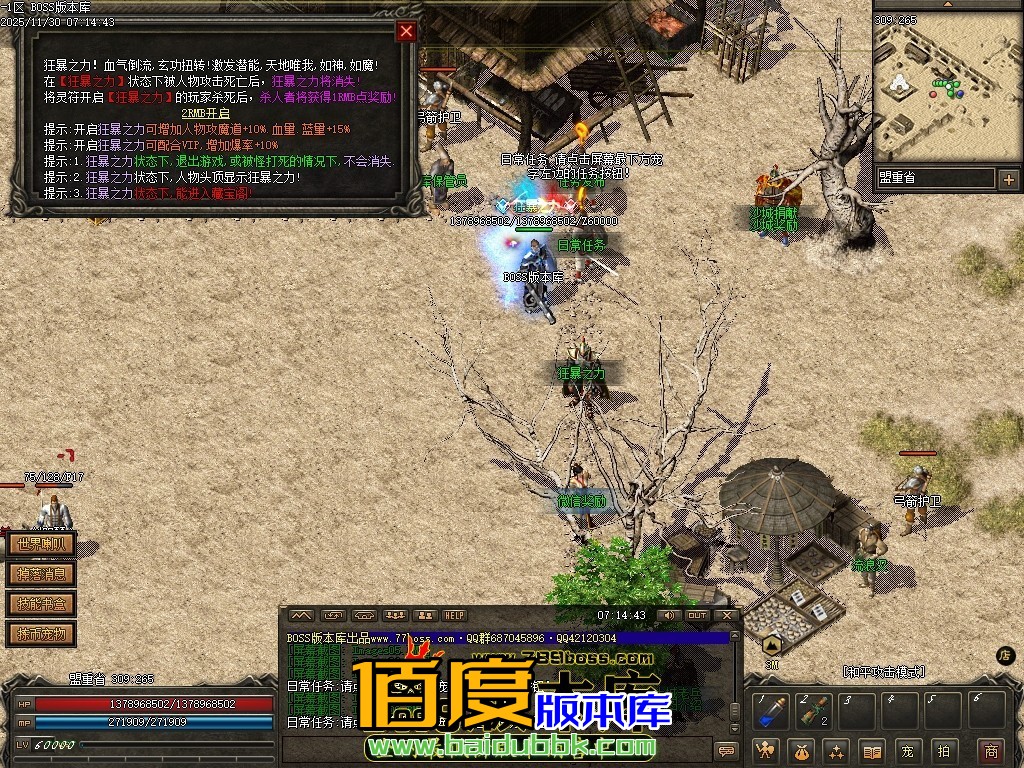1024x768 pixels.
Task: Click the OUT logout button
Action: tap(697, 615)
